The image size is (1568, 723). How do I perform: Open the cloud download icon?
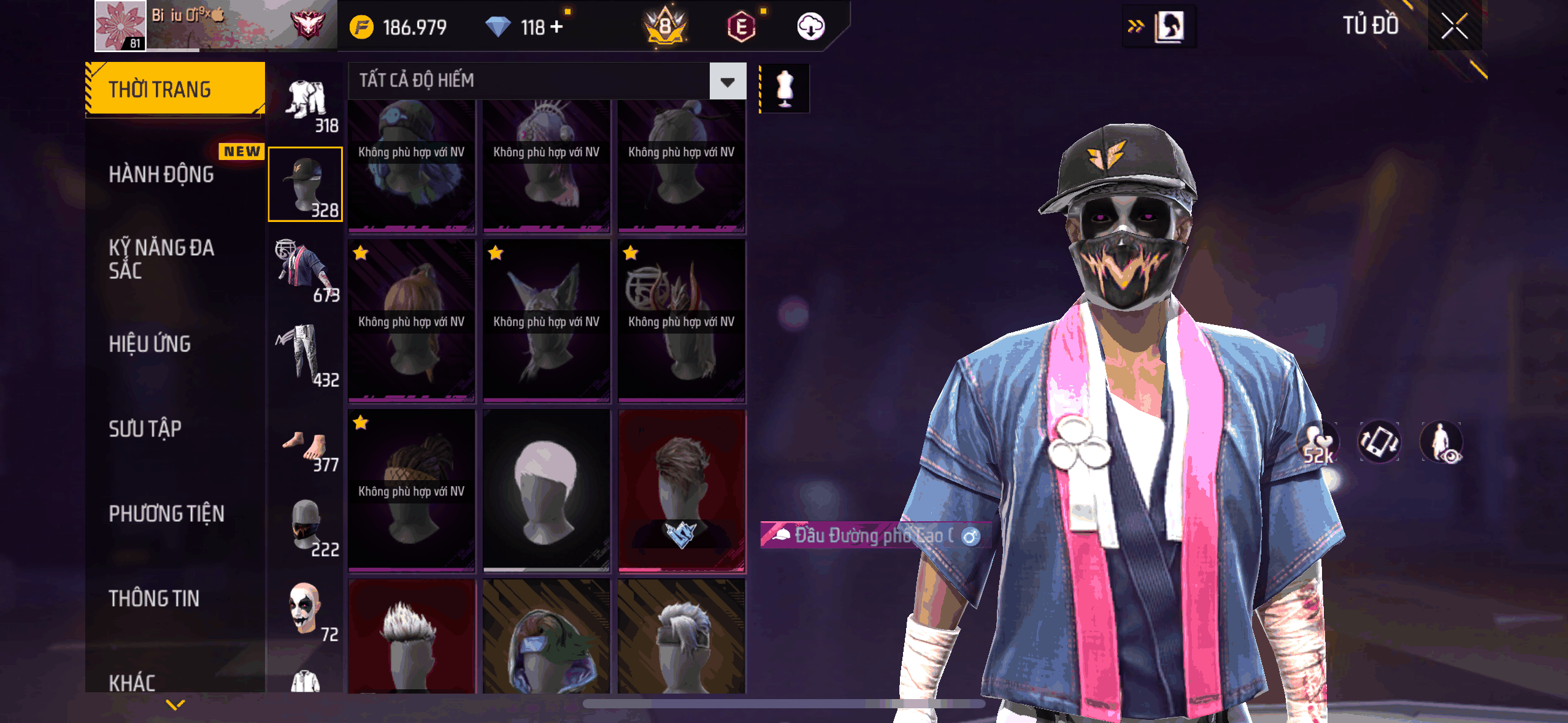point(810,27)
